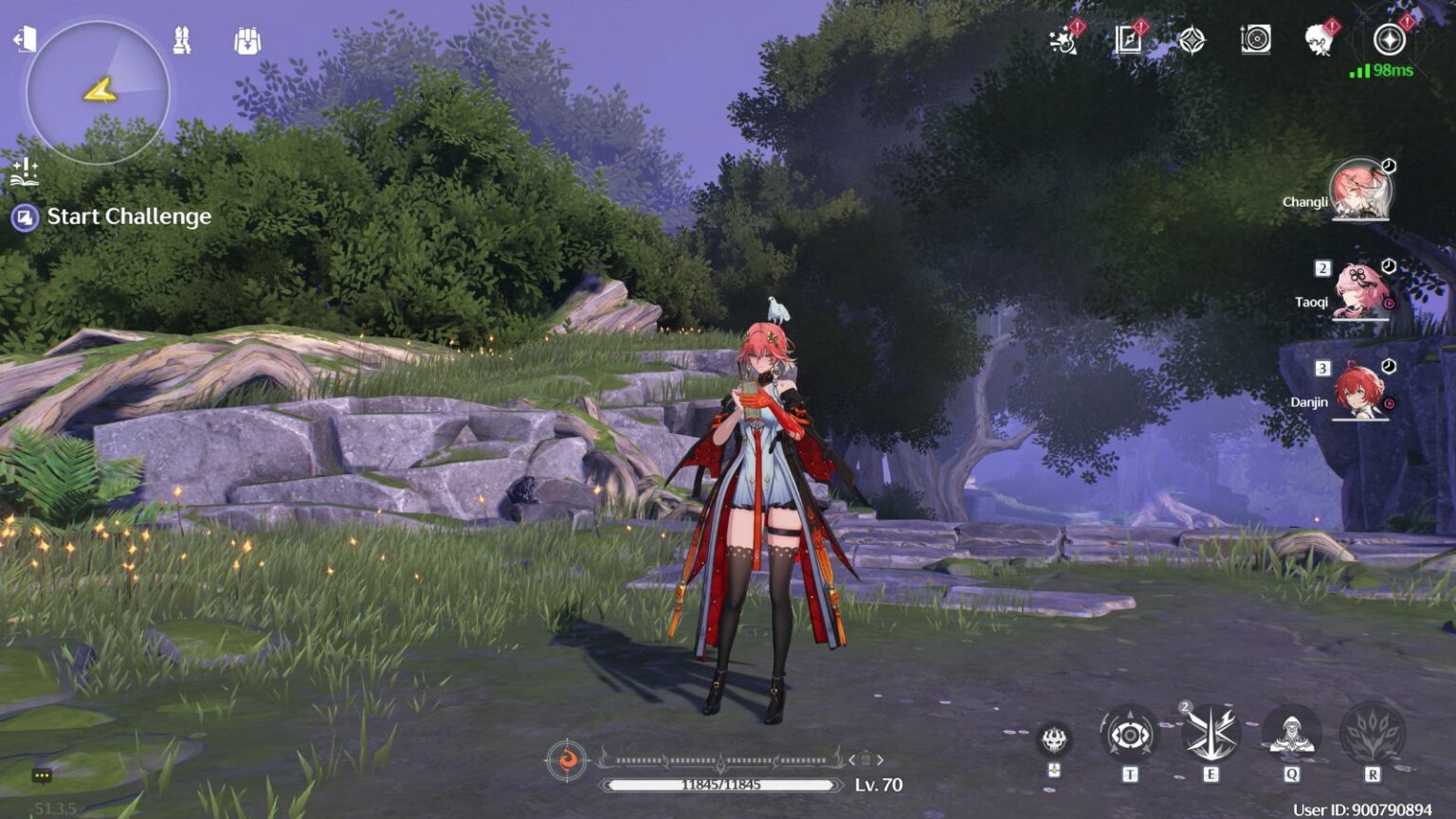The width and height of the screenshot is (1456, 819).
Task: Open the four-point diamond star icon
Action: [1192, 40]
